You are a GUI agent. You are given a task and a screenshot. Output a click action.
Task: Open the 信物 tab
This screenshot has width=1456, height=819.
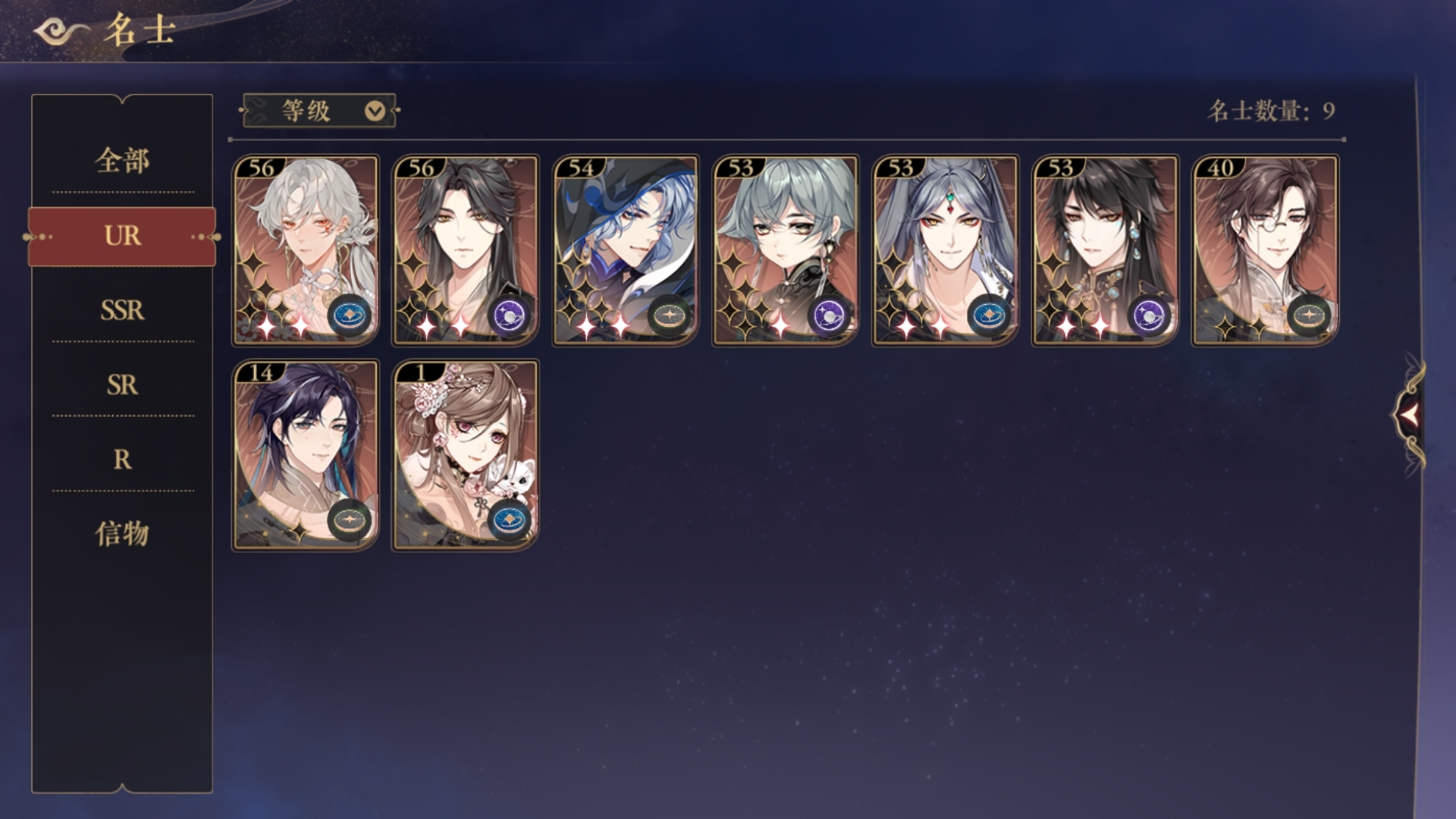[122, 533]
